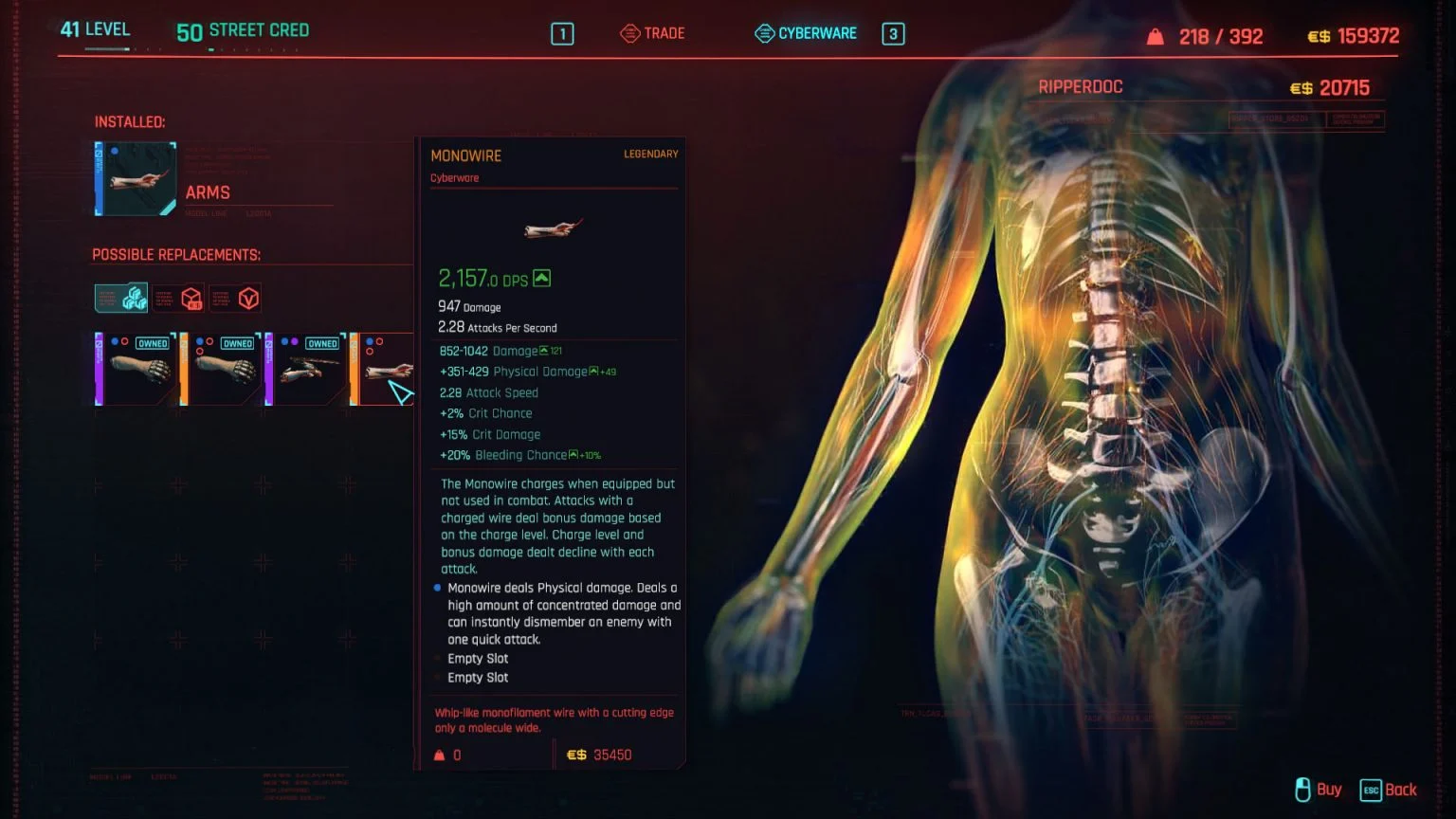This screenshot has height=819, width=1456.
Task: Select the Cyberware tab
Action: point(816,32)
